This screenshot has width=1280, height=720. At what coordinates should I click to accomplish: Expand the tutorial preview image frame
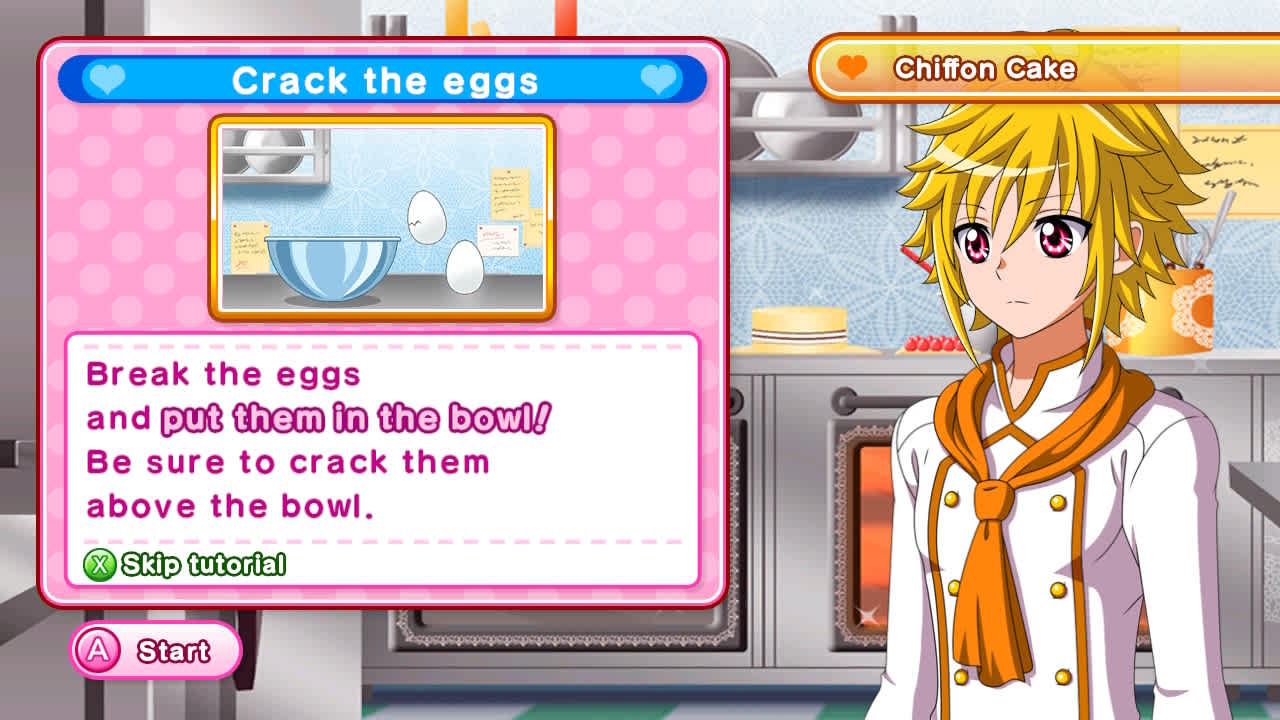pos(385,215)
